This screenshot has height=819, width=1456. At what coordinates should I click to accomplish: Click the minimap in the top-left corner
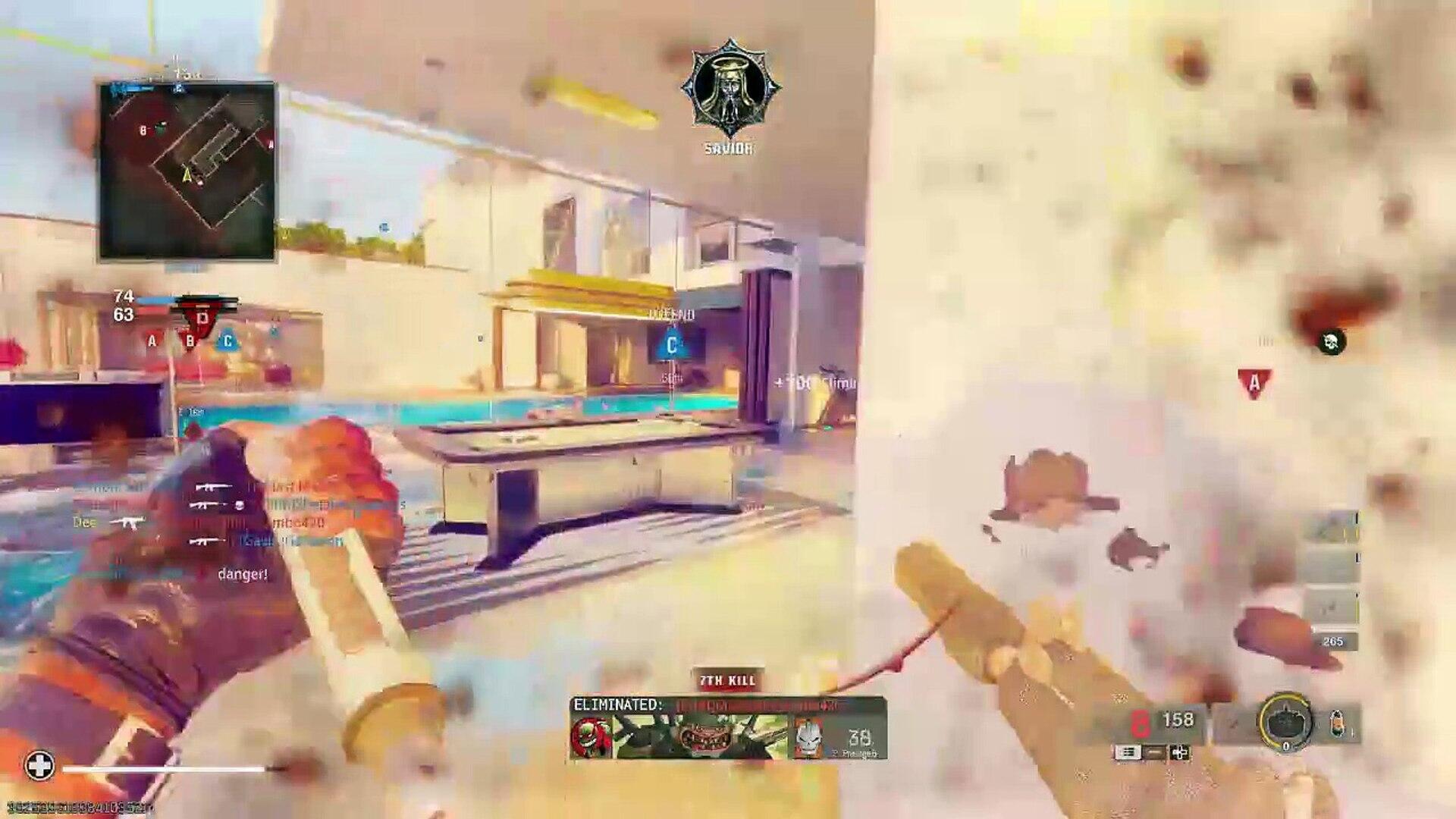(187, 171)
